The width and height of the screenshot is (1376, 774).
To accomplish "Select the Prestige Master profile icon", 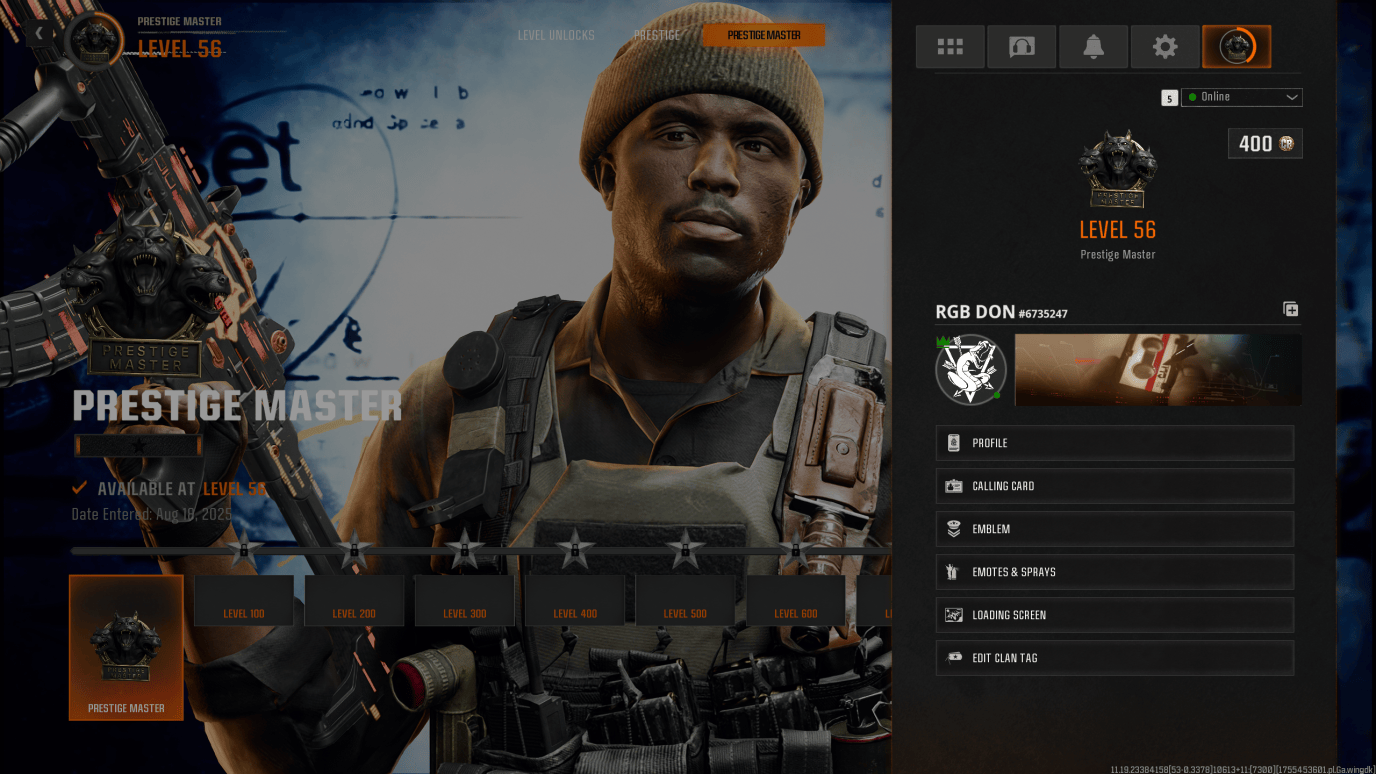I will coord(1237,46).
